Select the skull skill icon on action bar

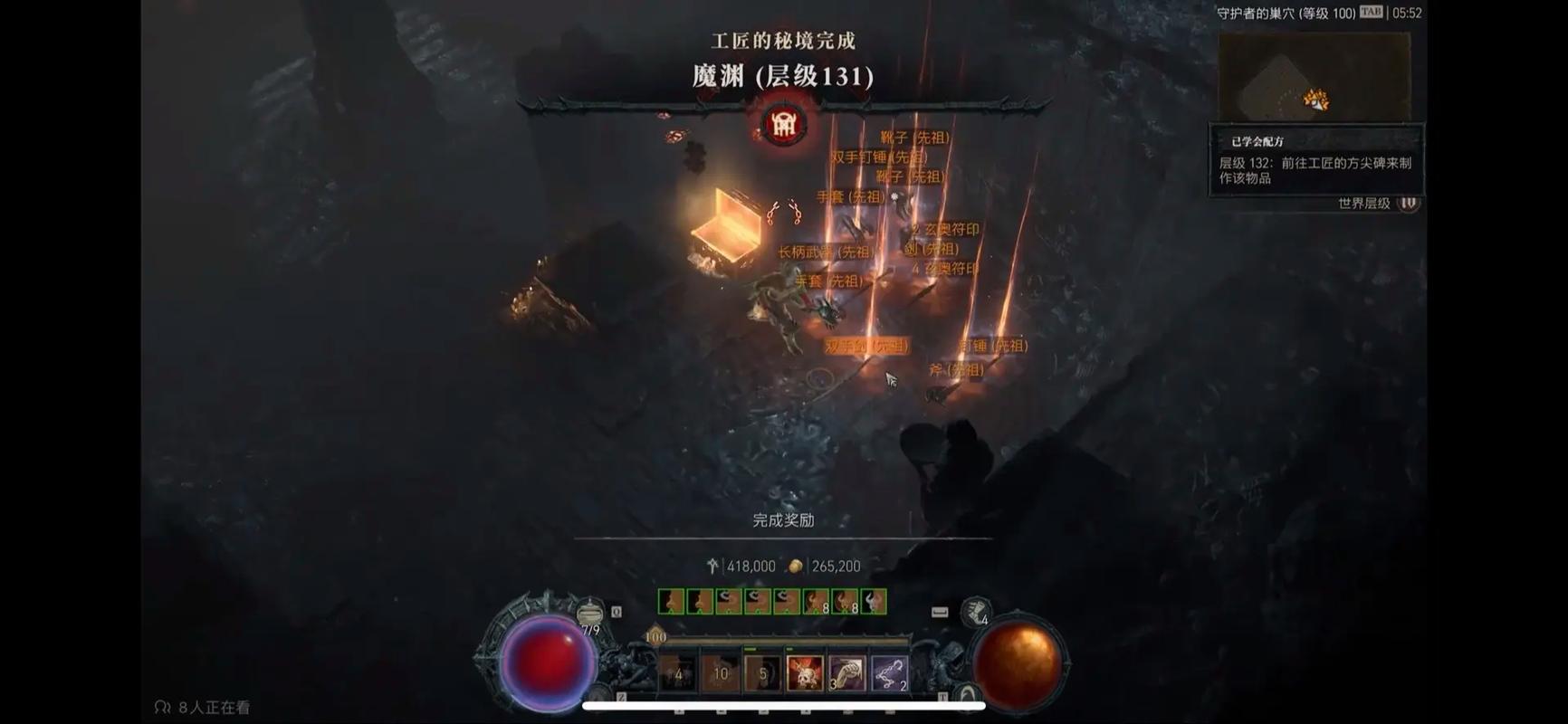[x=804, y=673]
